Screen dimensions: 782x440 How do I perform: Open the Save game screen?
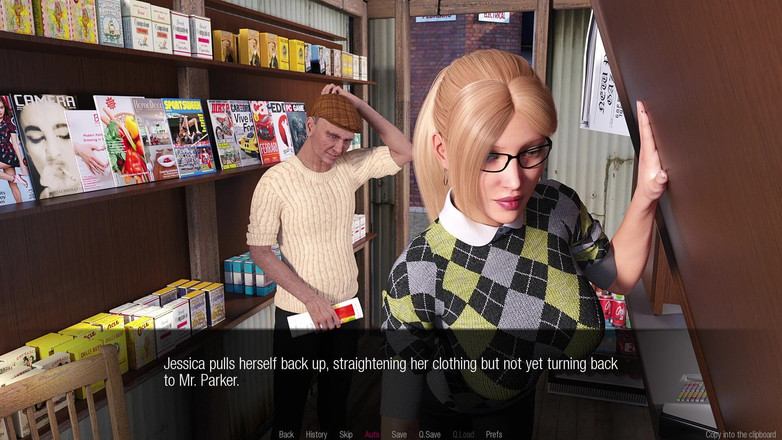(x=399, y=434)
